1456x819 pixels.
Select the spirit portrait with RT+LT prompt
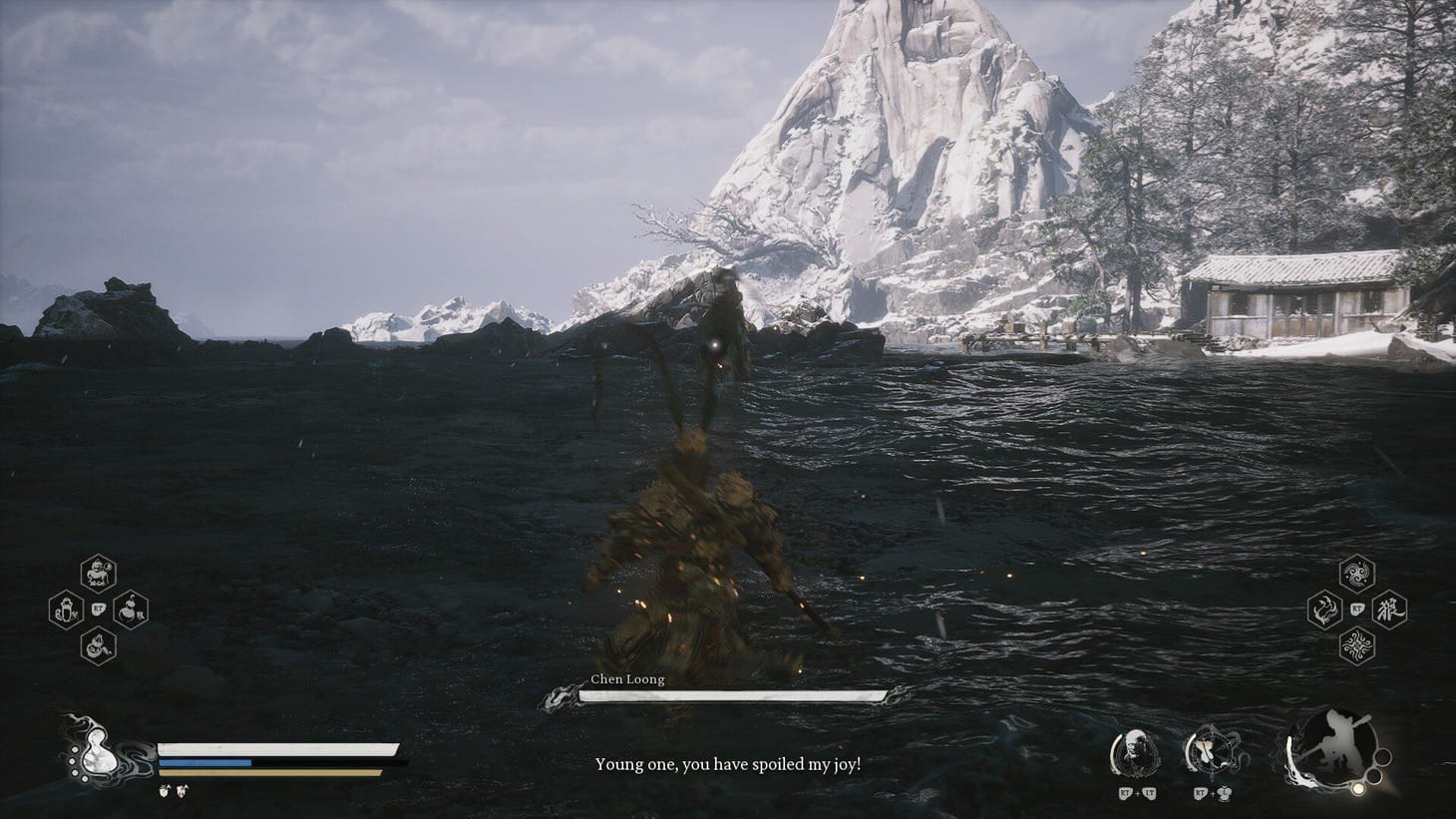[1134, 753]
